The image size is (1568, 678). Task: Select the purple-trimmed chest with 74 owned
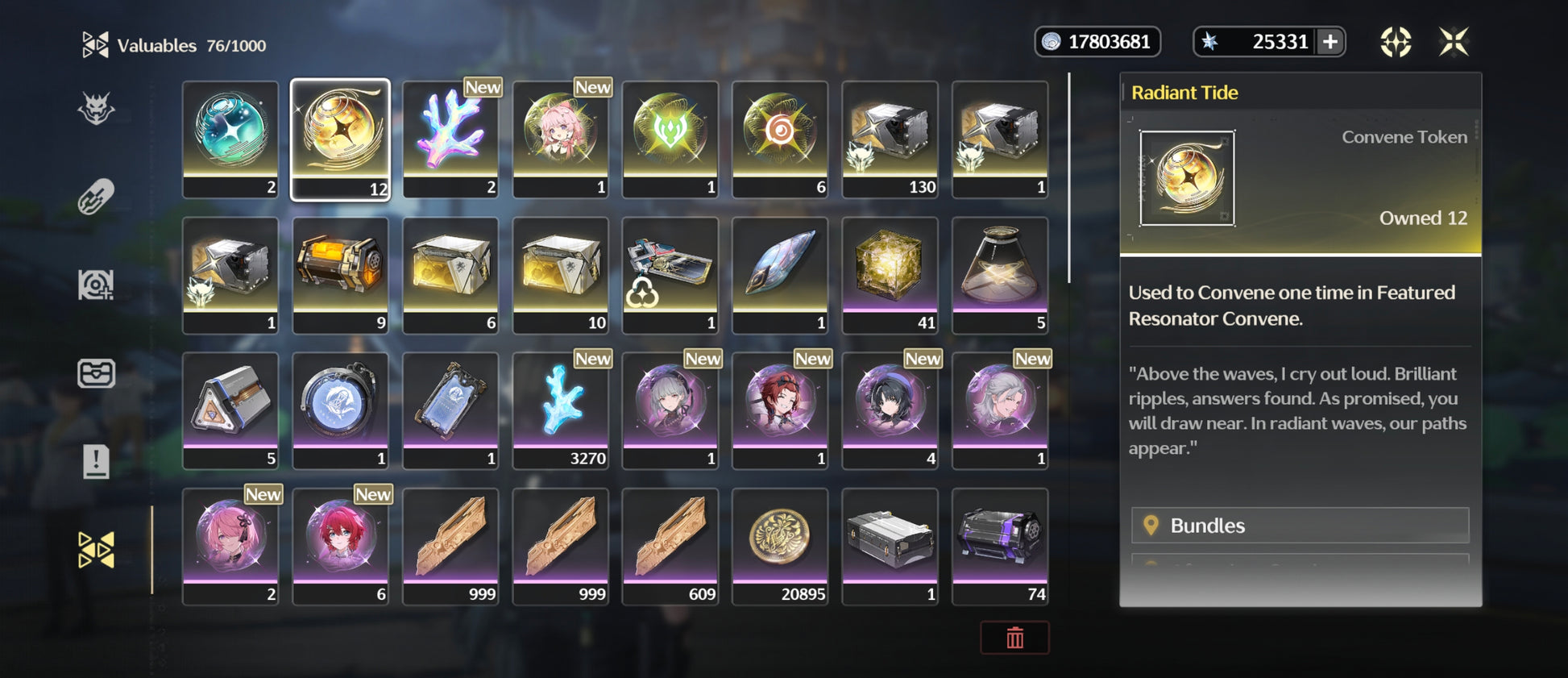tap(1000, 545)
